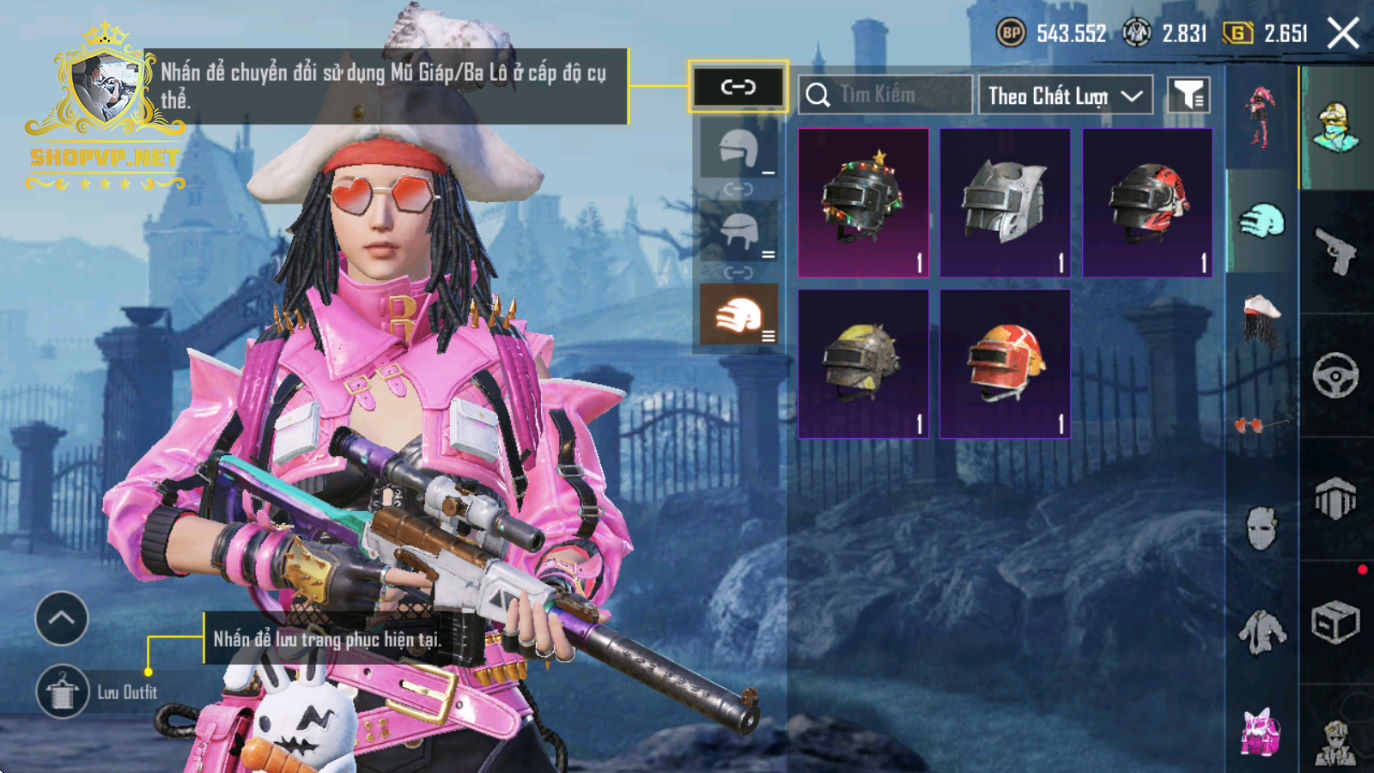Close the inventory with the X button
Viewport: 1374px width, 773px height.
click(1343, 34)
